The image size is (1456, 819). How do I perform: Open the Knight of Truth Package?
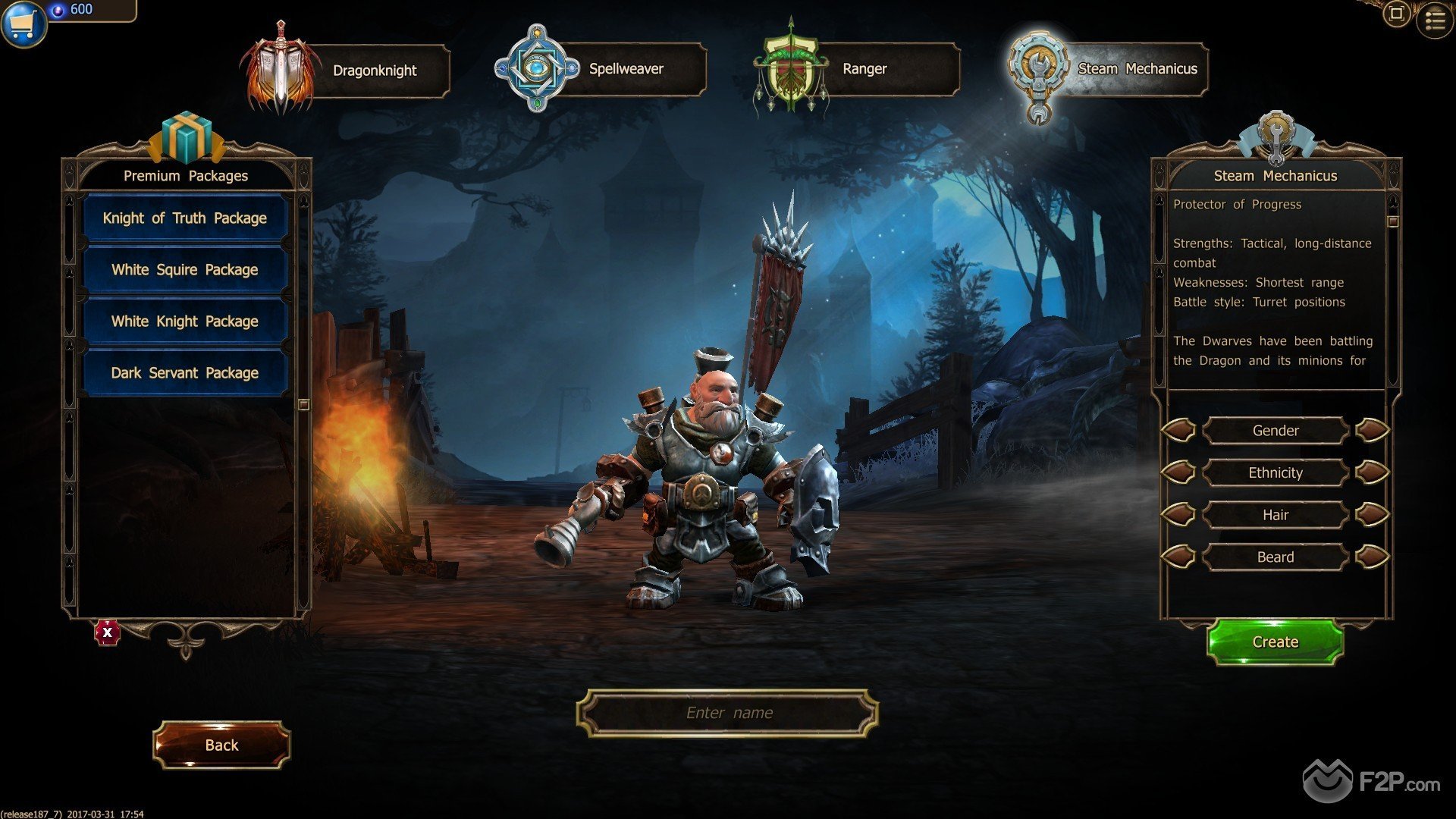point(185,218)
